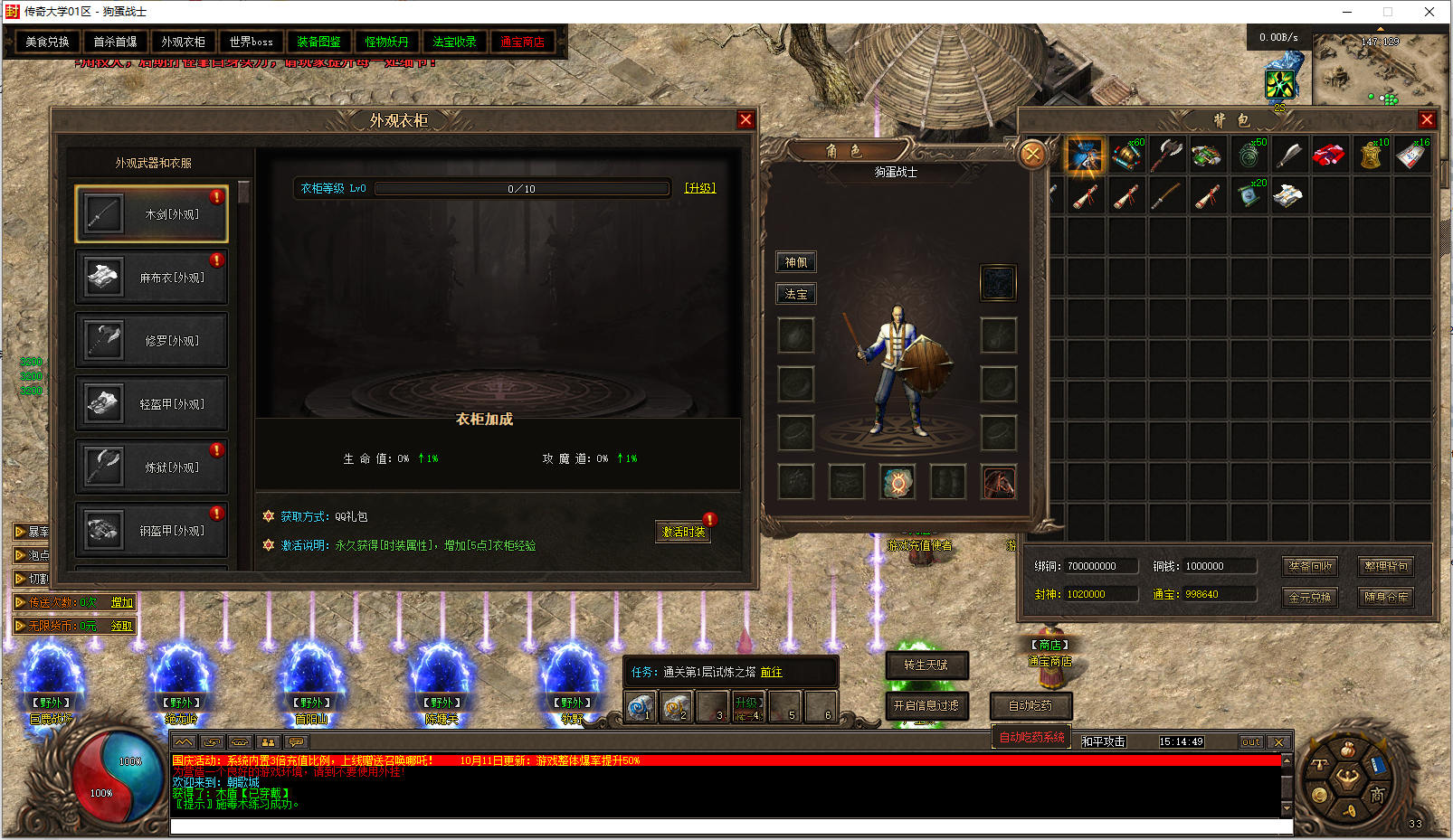The height and width of the screenshot is (840, 1453).
Task: Click the 转生天赋 rebirth talent button
Action: (926, 665)
